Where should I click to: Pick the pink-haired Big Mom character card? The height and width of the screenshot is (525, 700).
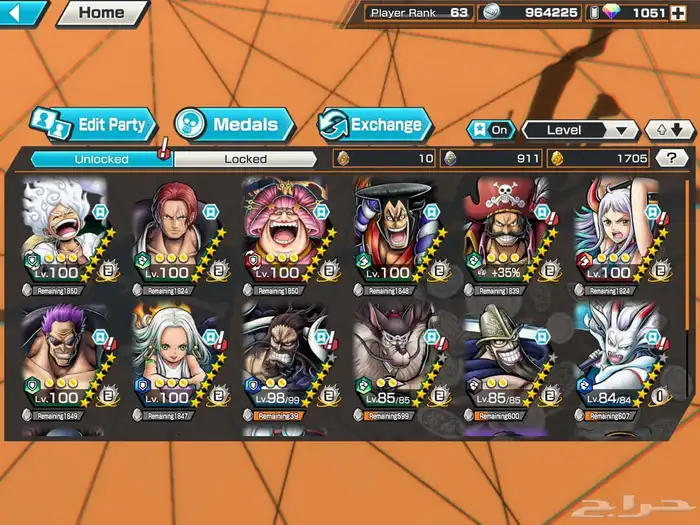pos(285,235)
